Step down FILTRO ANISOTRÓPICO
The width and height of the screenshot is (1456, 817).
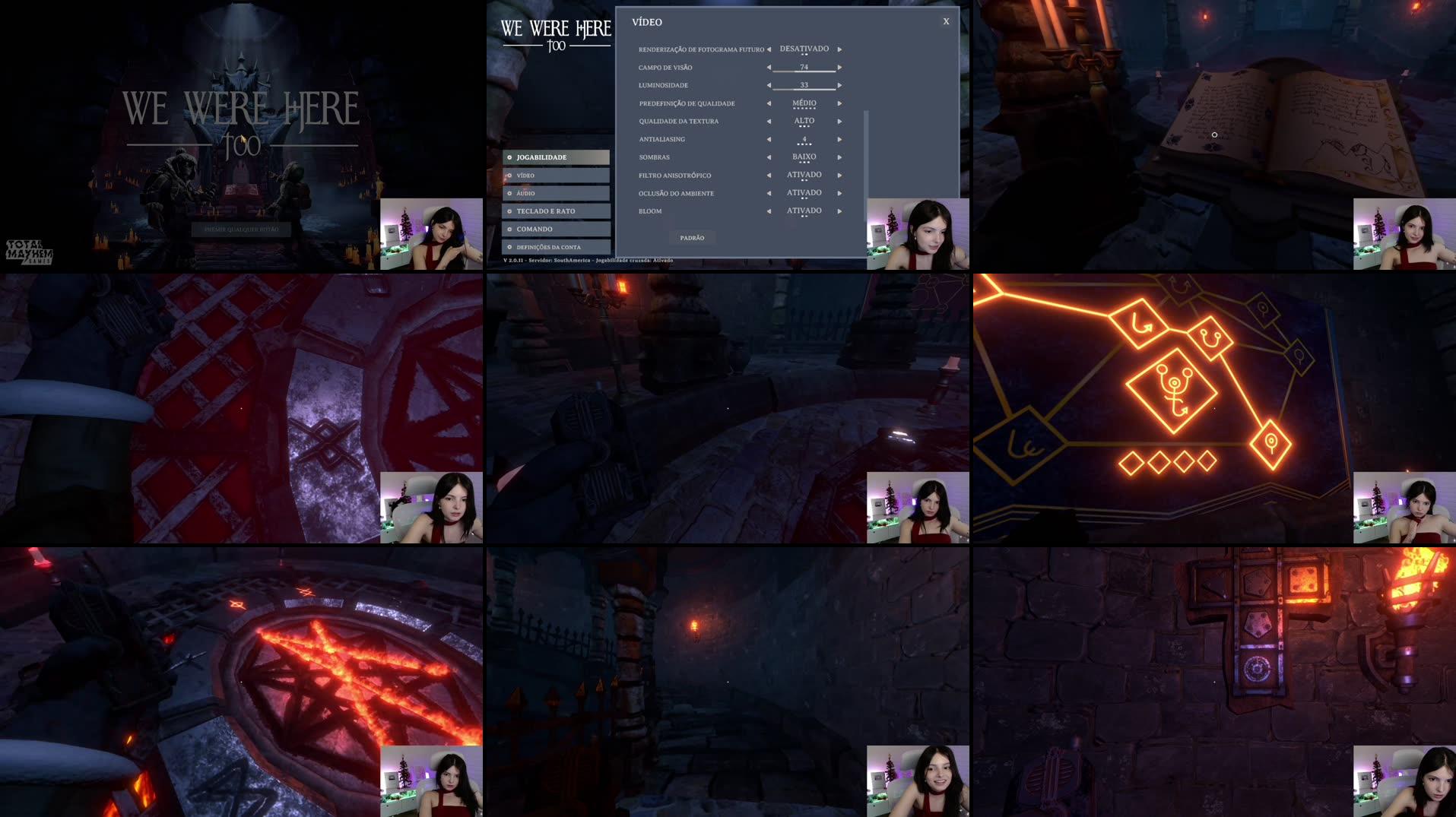pyautogui.click(x=769, y=175)
